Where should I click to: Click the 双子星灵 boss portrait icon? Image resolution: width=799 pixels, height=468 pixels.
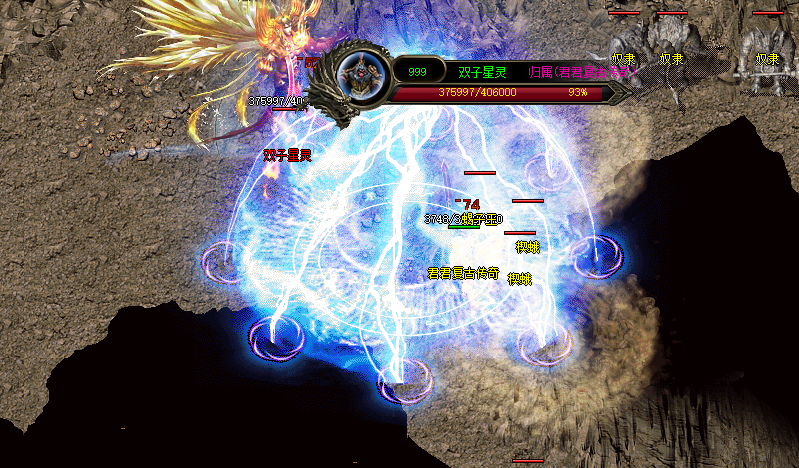click(360, 73)
